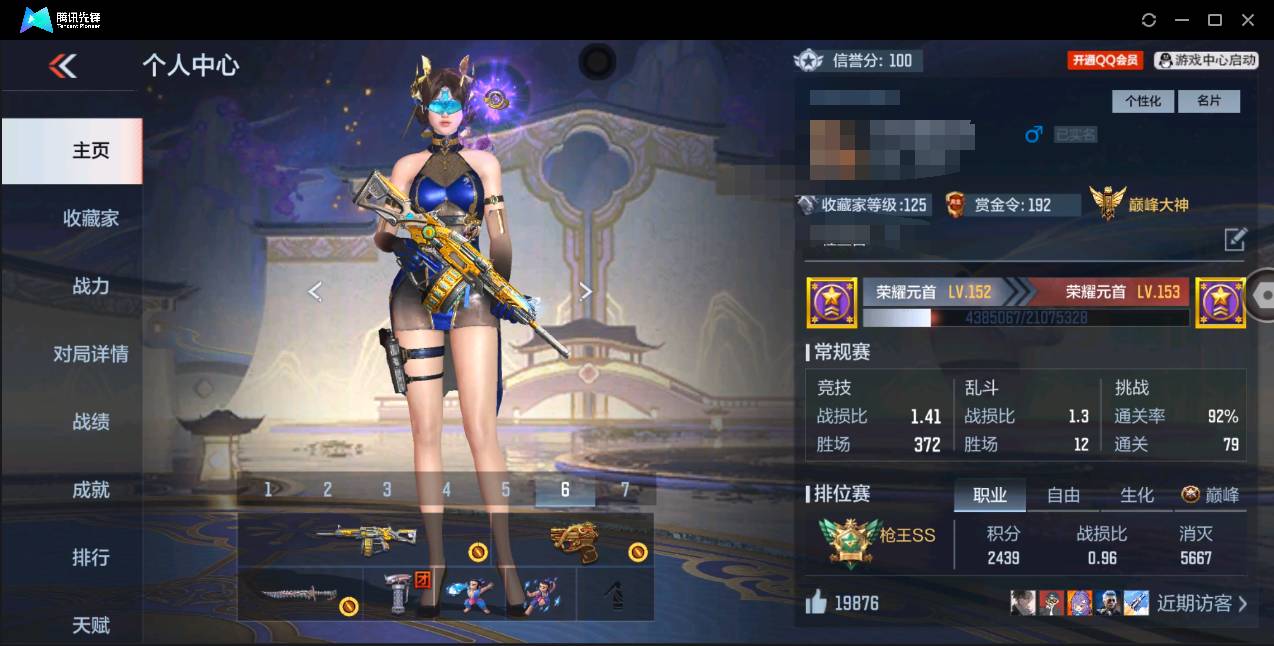Show the next character with right arrow
Viewport: 1274px width, 646px height.
pos(586,291)
